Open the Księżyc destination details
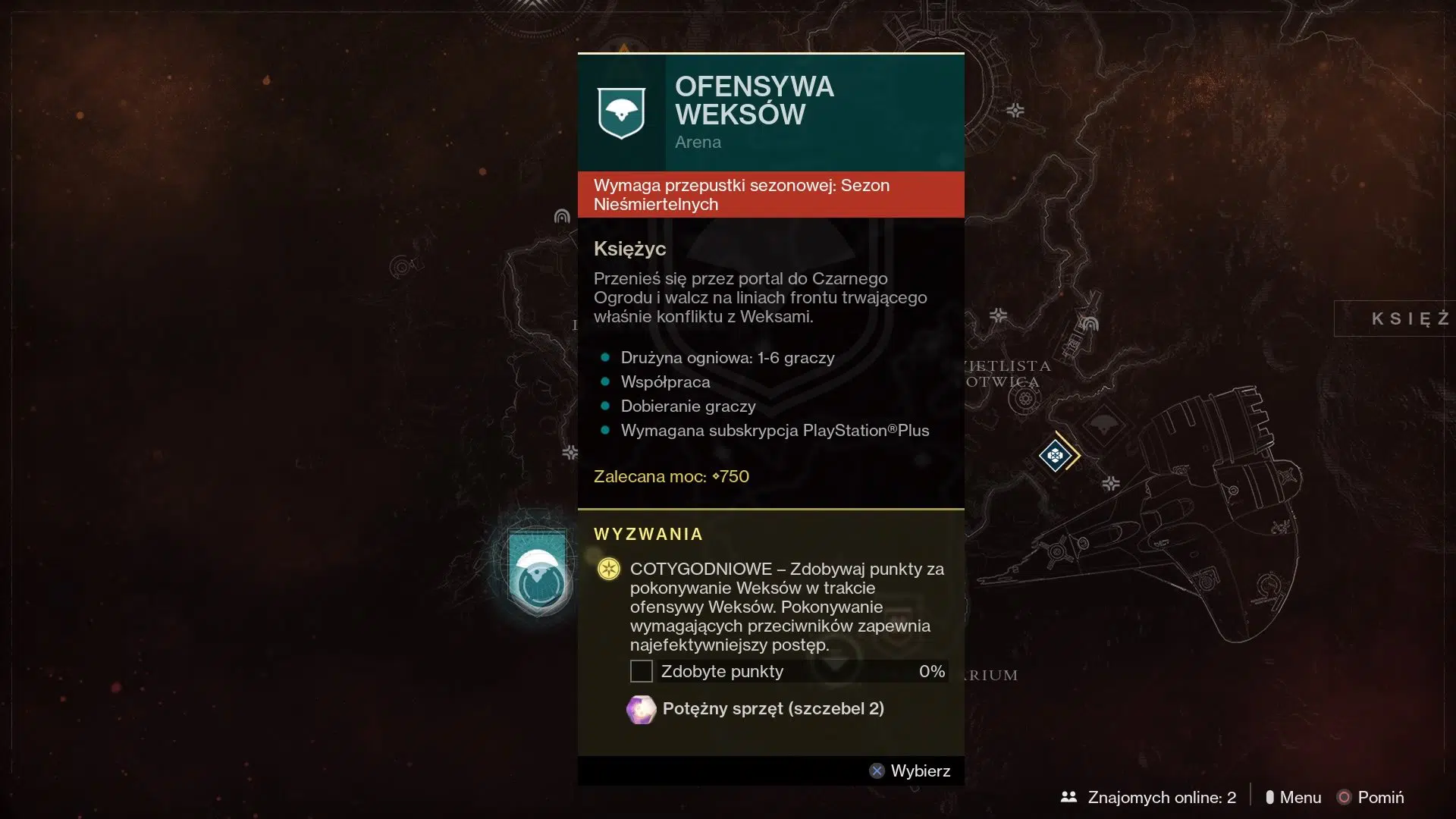The image size is (1456, 819). [x=629, y=248]
